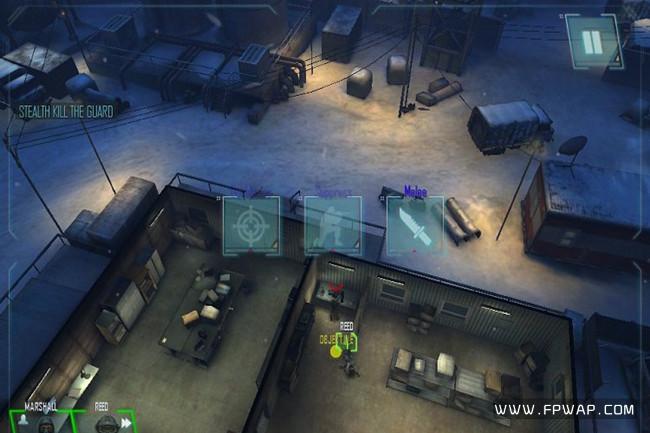
Task: Select Reed's squad portrait
Action: coord(104,421)
